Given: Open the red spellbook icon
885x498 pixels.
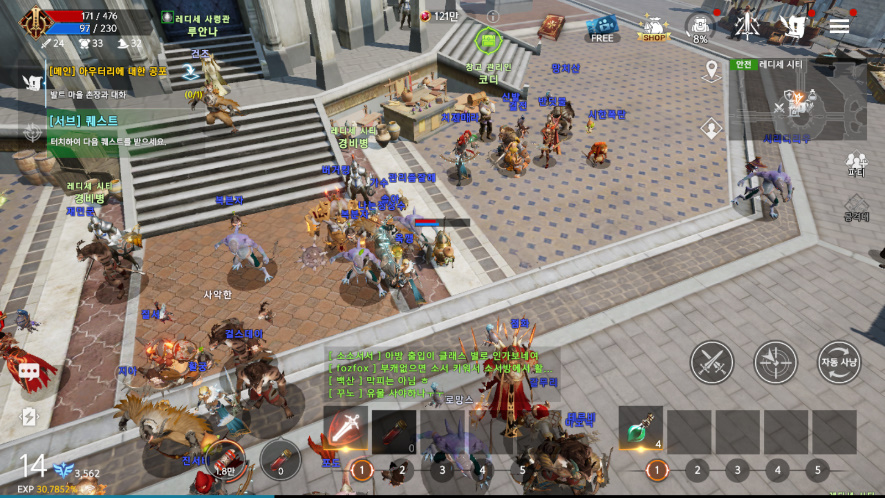Looking at the screenshot, I should 551,27.
